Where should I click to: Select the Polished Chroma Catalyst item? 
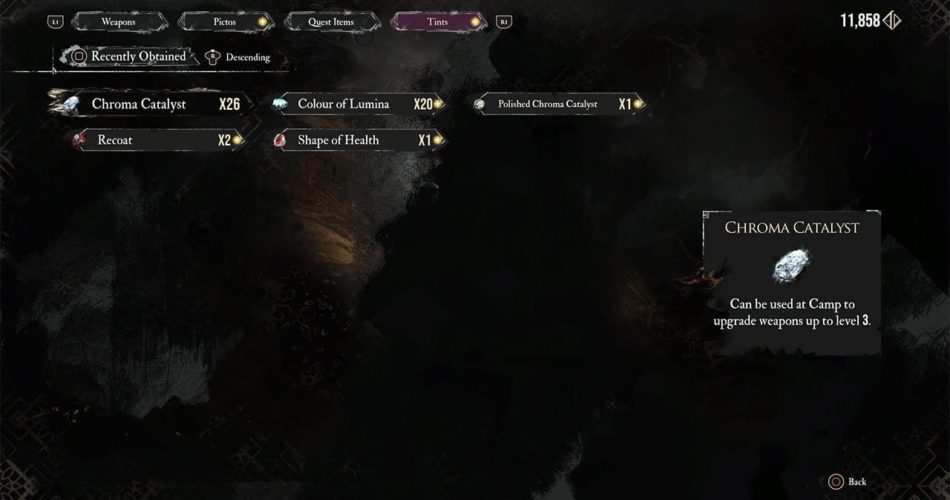point(556,104)
